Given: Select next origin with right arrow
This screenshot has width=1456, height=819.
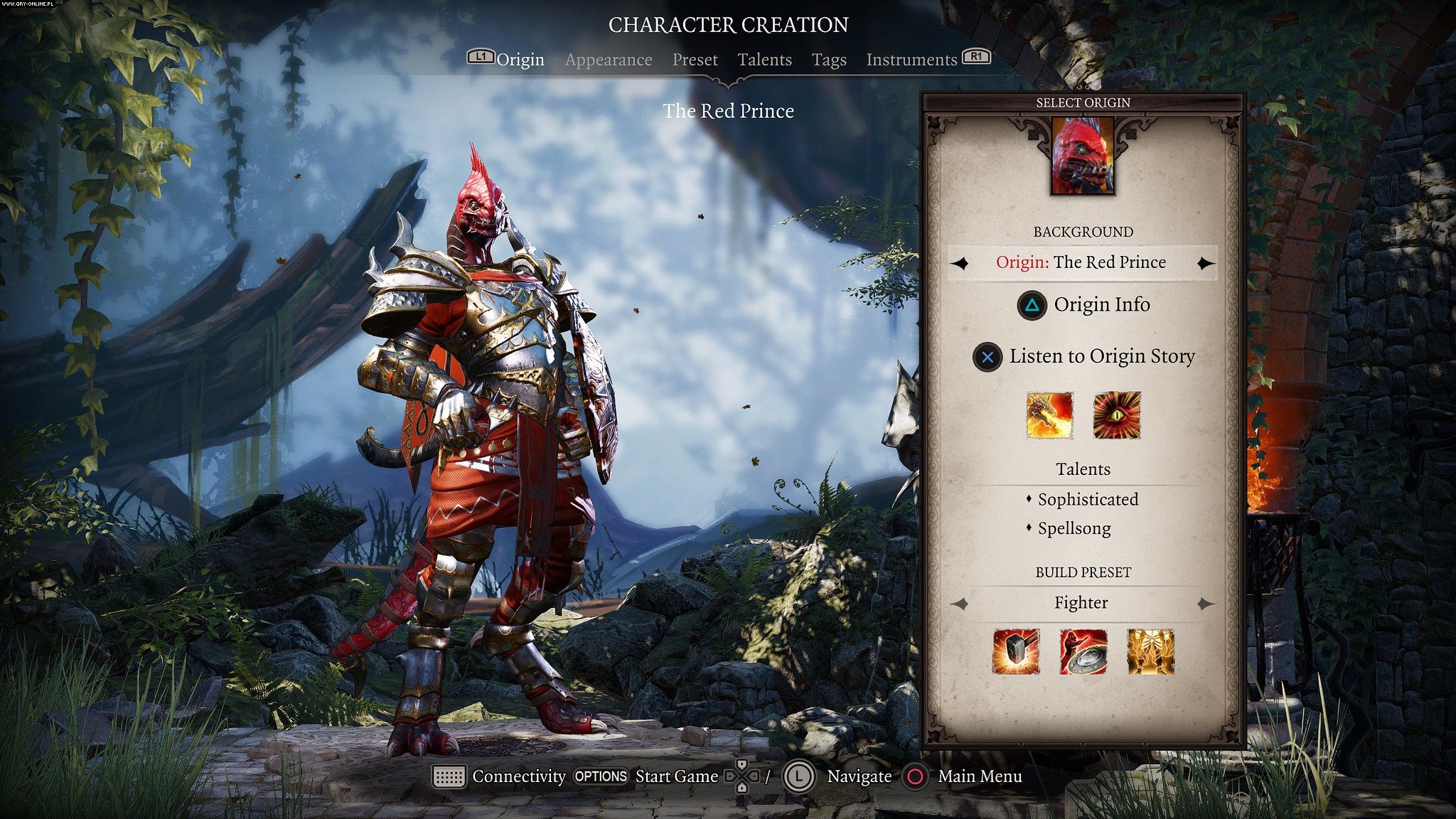Looking at the screenshot, I should coord(1205,264).
